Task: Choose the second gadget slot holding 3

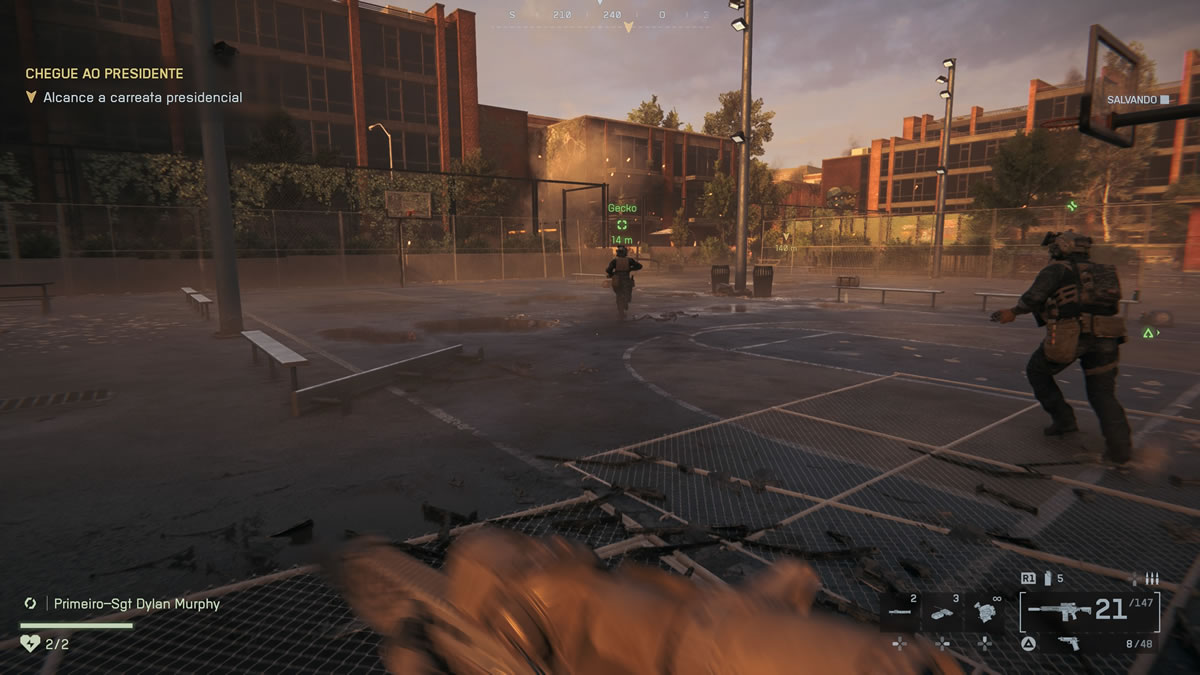Action: point(942,612)
